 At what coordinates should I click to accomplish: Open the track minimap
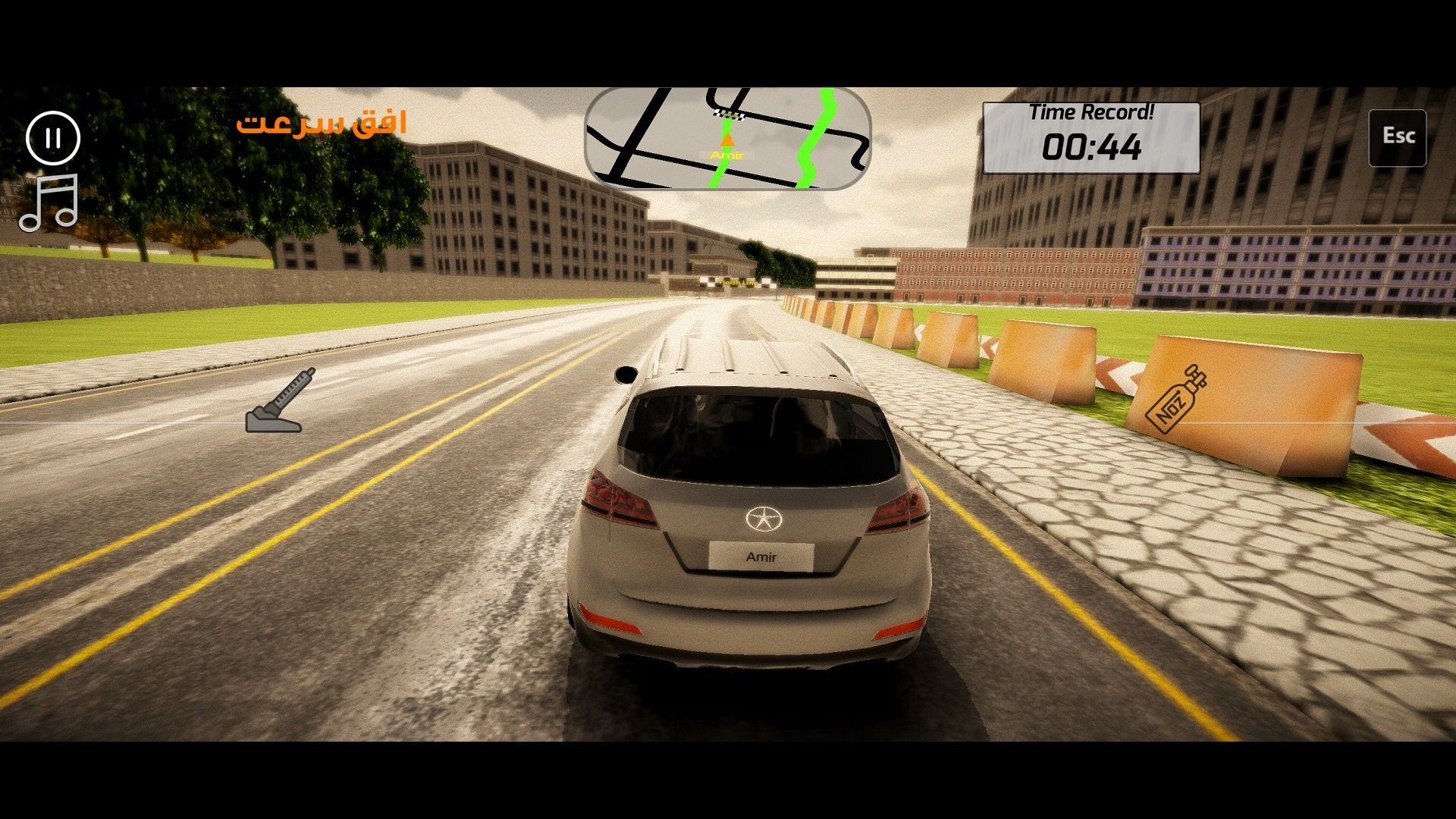coord(727,138)
